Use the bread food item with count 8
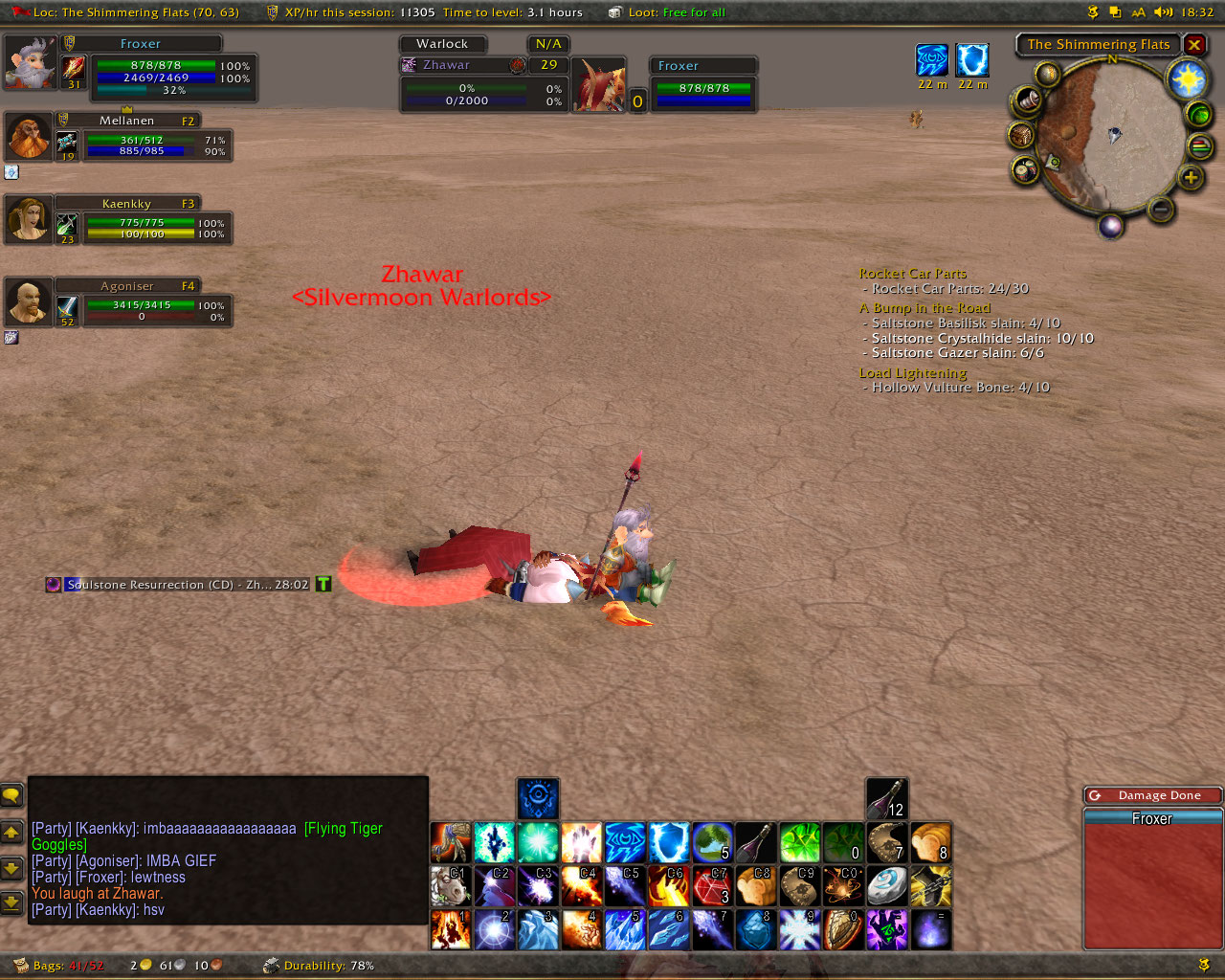The height and width of the screenshot is (980, 1225). (930, 842)
